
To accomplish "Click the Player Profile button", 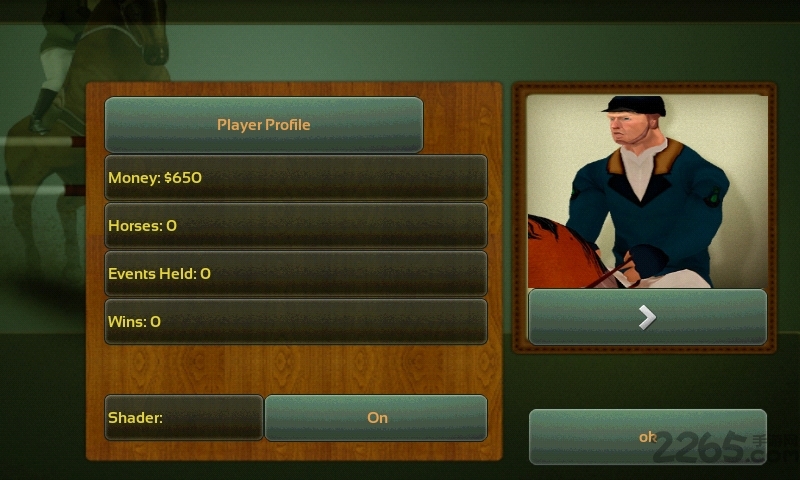I will coord(264,125).
